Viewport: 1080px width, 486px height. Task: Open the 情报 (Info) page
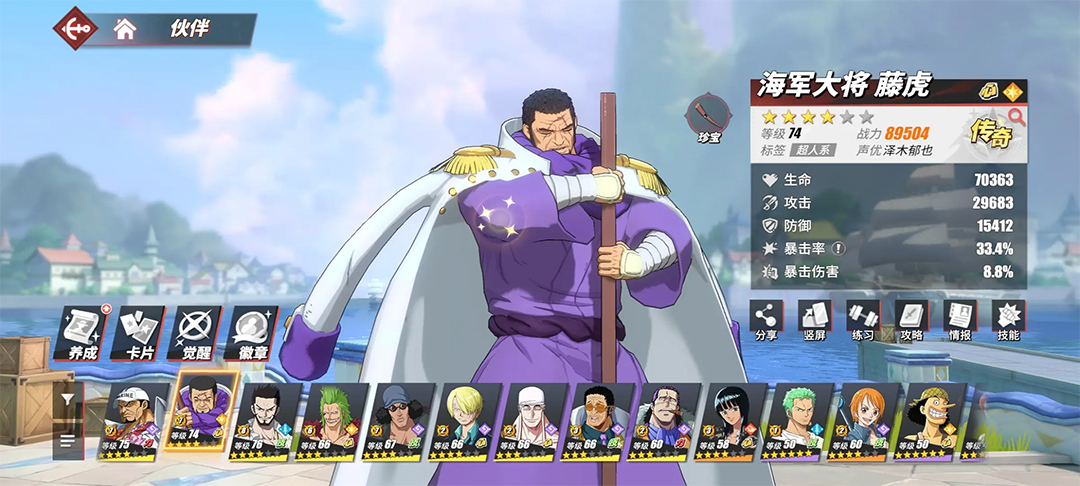pos(960,320)
